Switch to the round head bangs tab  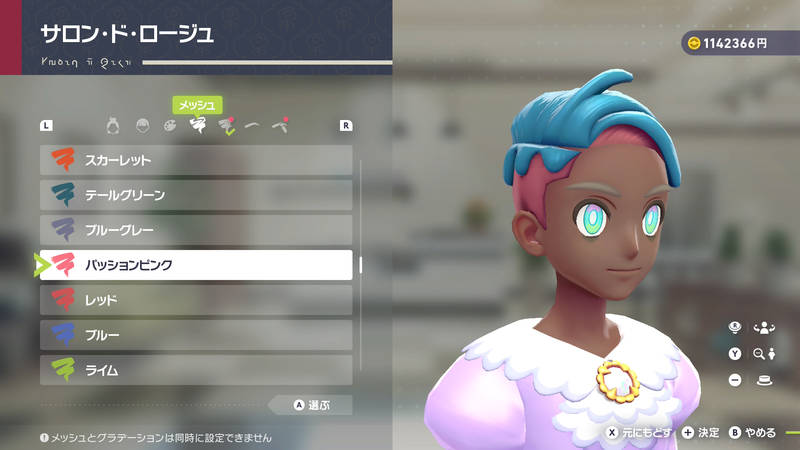click(x=142, y=126)
